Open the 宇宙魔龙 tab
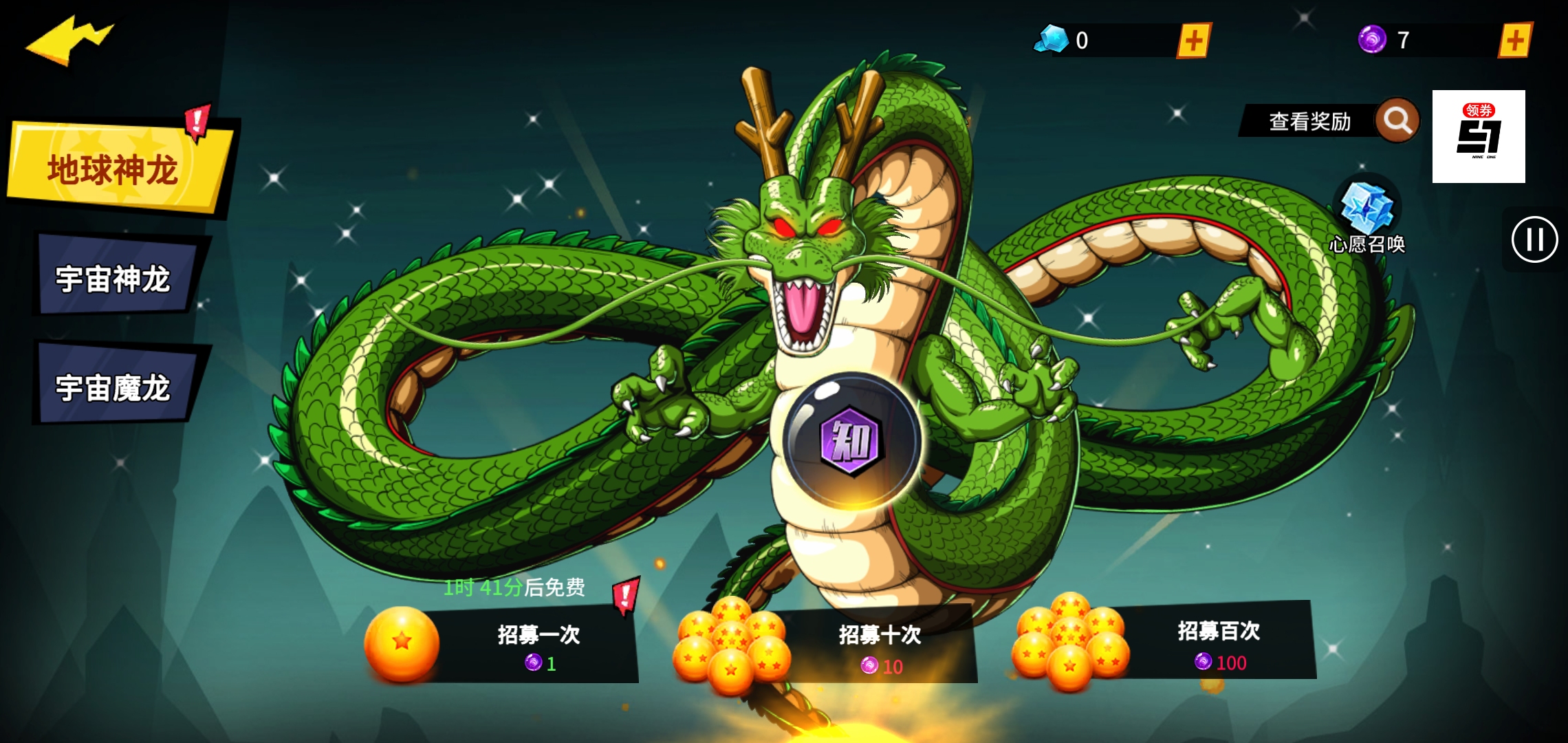Screen dimensions: 1568x743 pos(113,387)
